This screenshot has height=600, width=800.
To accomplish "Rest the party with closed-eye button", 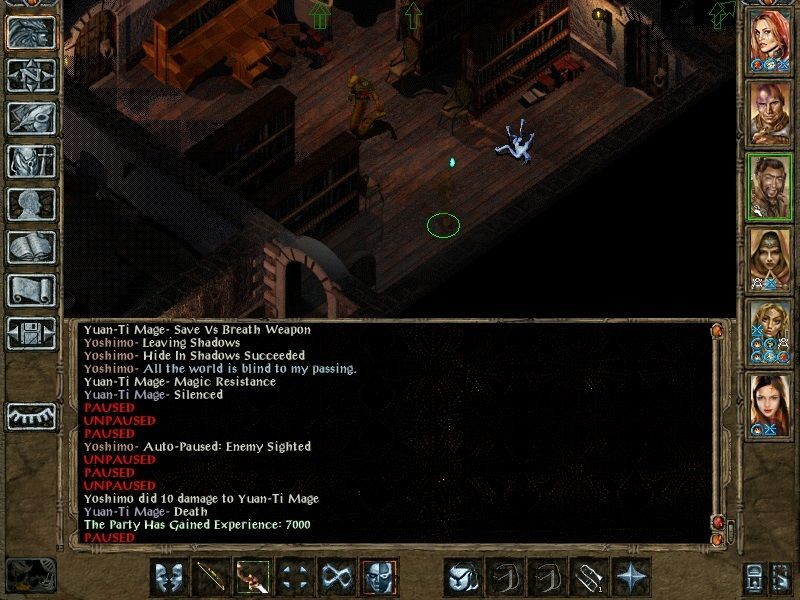I will pyautogui.click(x=31, y=415).
